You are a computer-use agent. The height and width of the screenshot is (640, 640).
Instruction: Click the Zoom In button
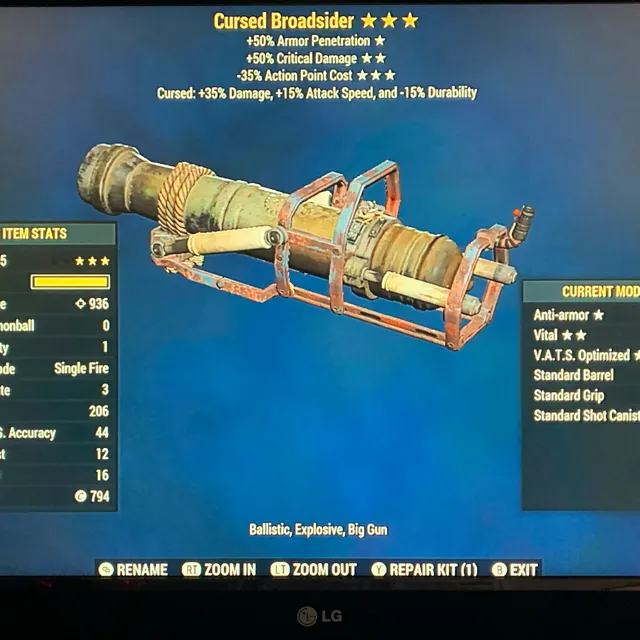(x=219, y=569)
